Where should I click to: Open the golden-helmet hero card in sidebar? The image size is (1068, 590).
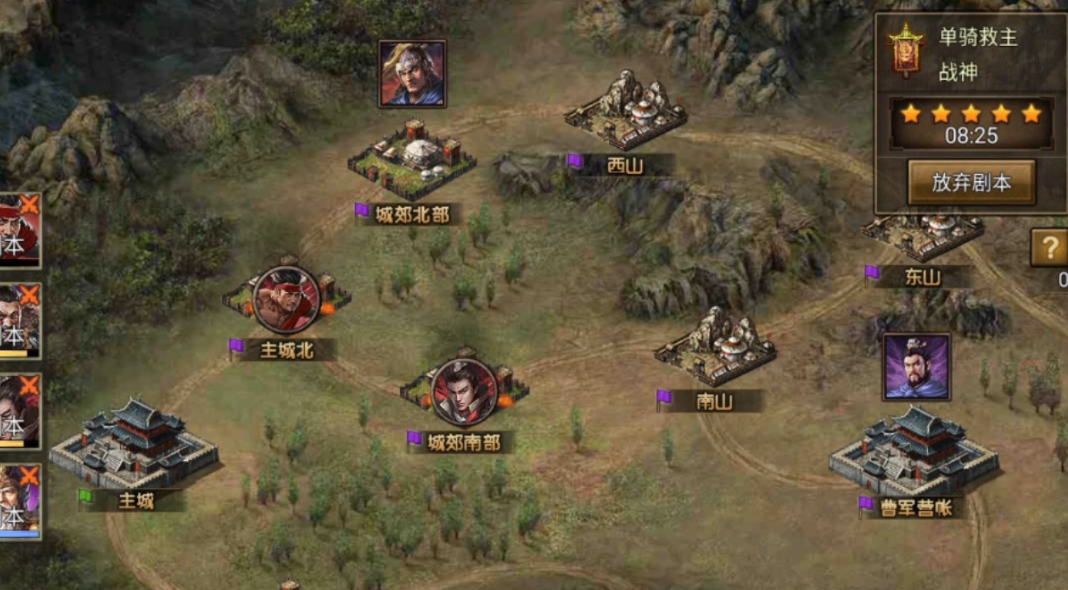pyautogui.click(x=19, y=500)
